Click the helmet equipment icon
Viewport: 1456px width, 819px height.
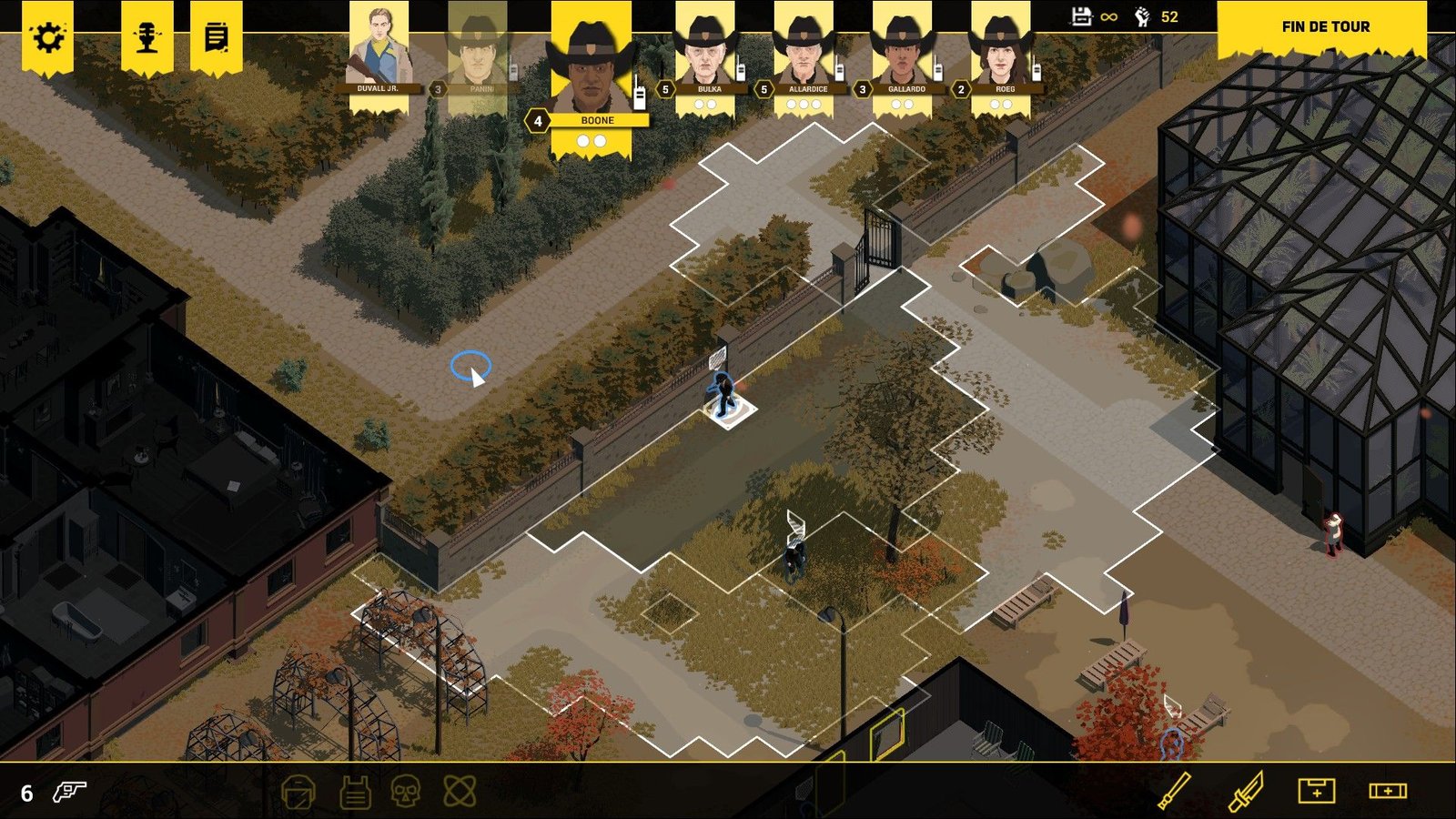[298, 793]
